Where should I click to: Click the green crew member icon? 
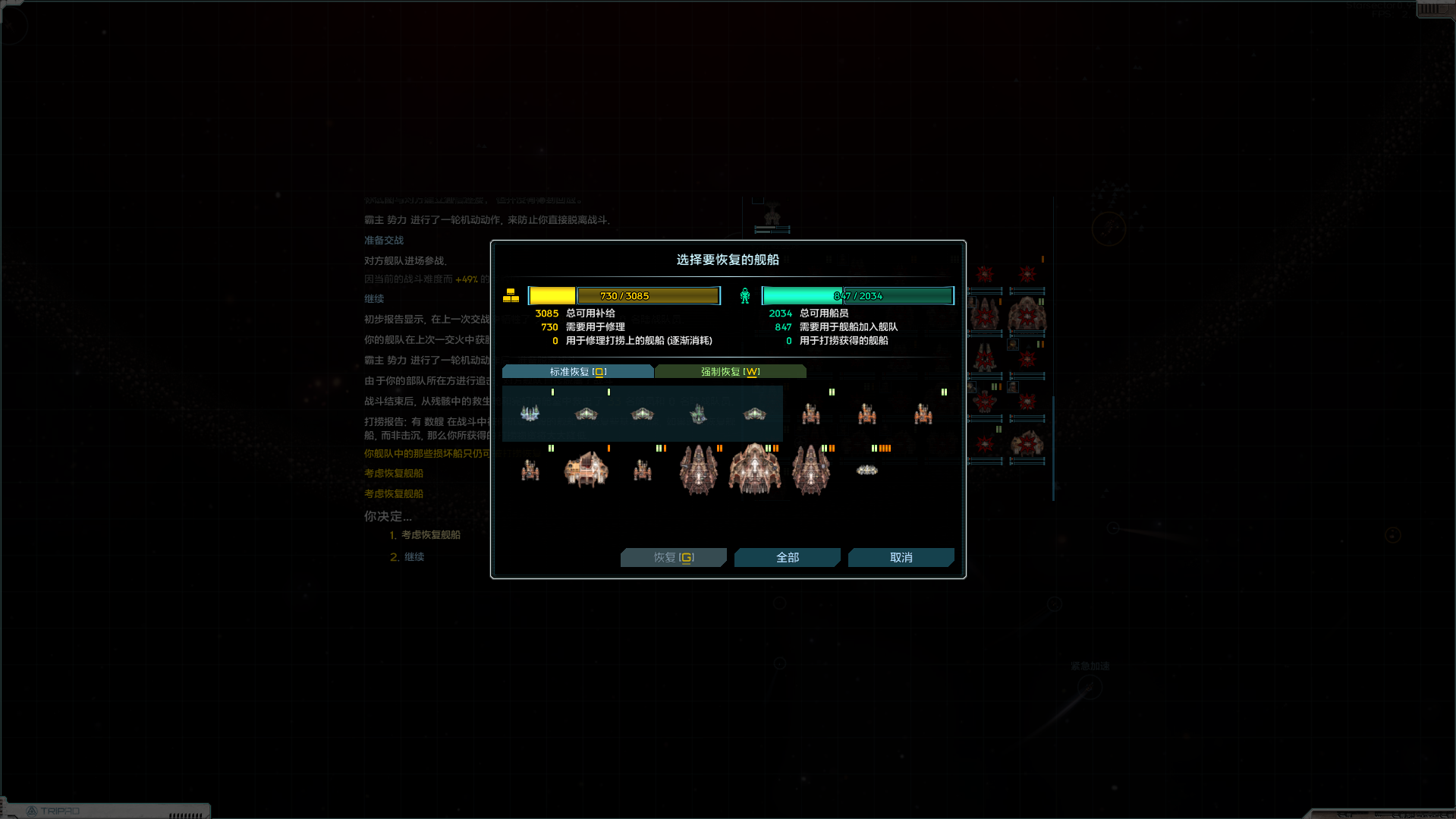pos(745,295)
